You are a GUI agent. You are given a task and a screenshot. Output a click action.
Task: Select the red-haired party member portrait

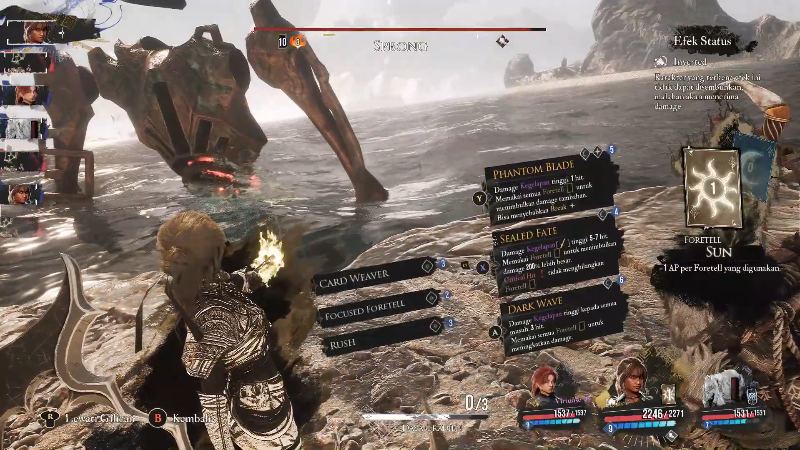point(548,383)
